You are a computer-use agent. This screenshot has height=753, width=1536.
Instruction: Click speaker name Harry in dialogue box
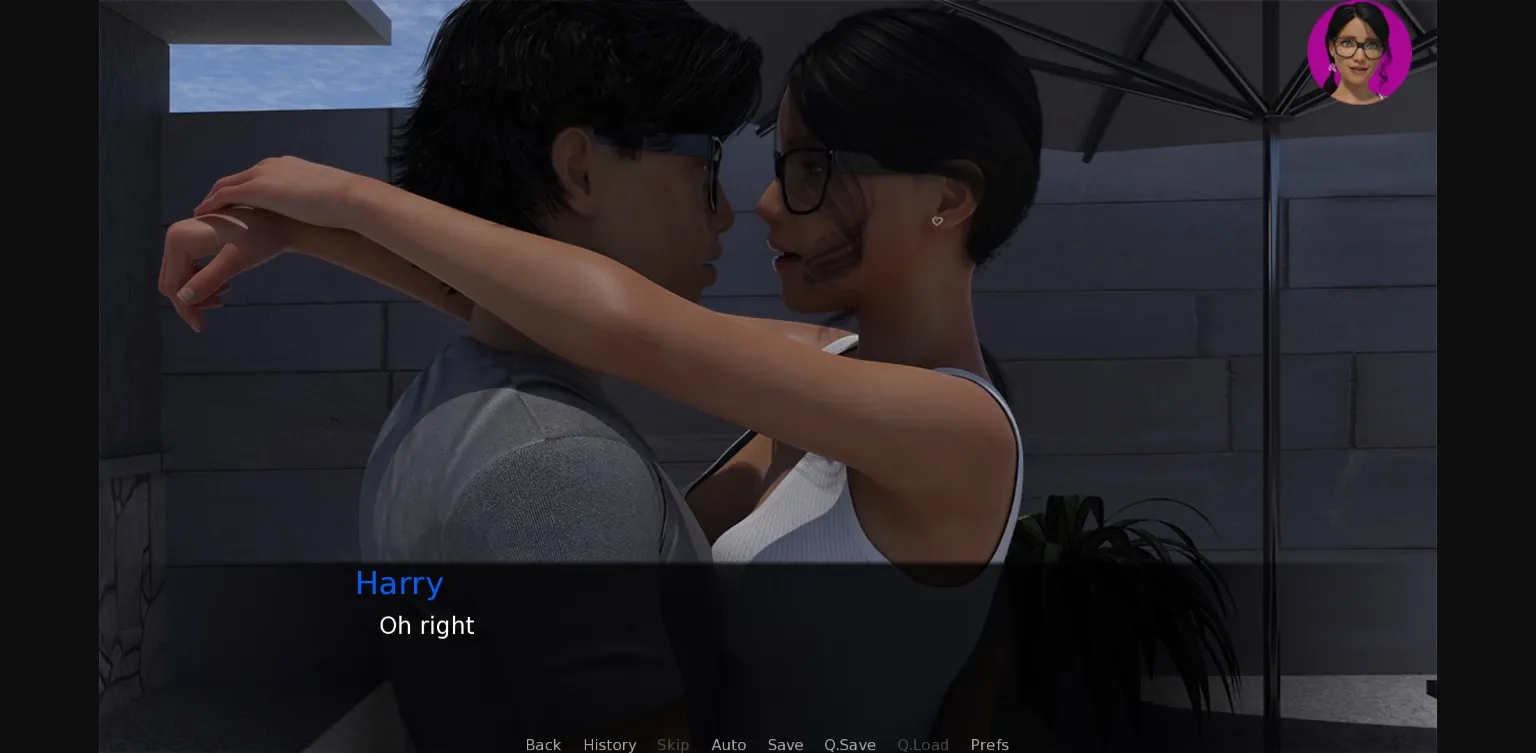pyautogui.click(x=399, y=583)
